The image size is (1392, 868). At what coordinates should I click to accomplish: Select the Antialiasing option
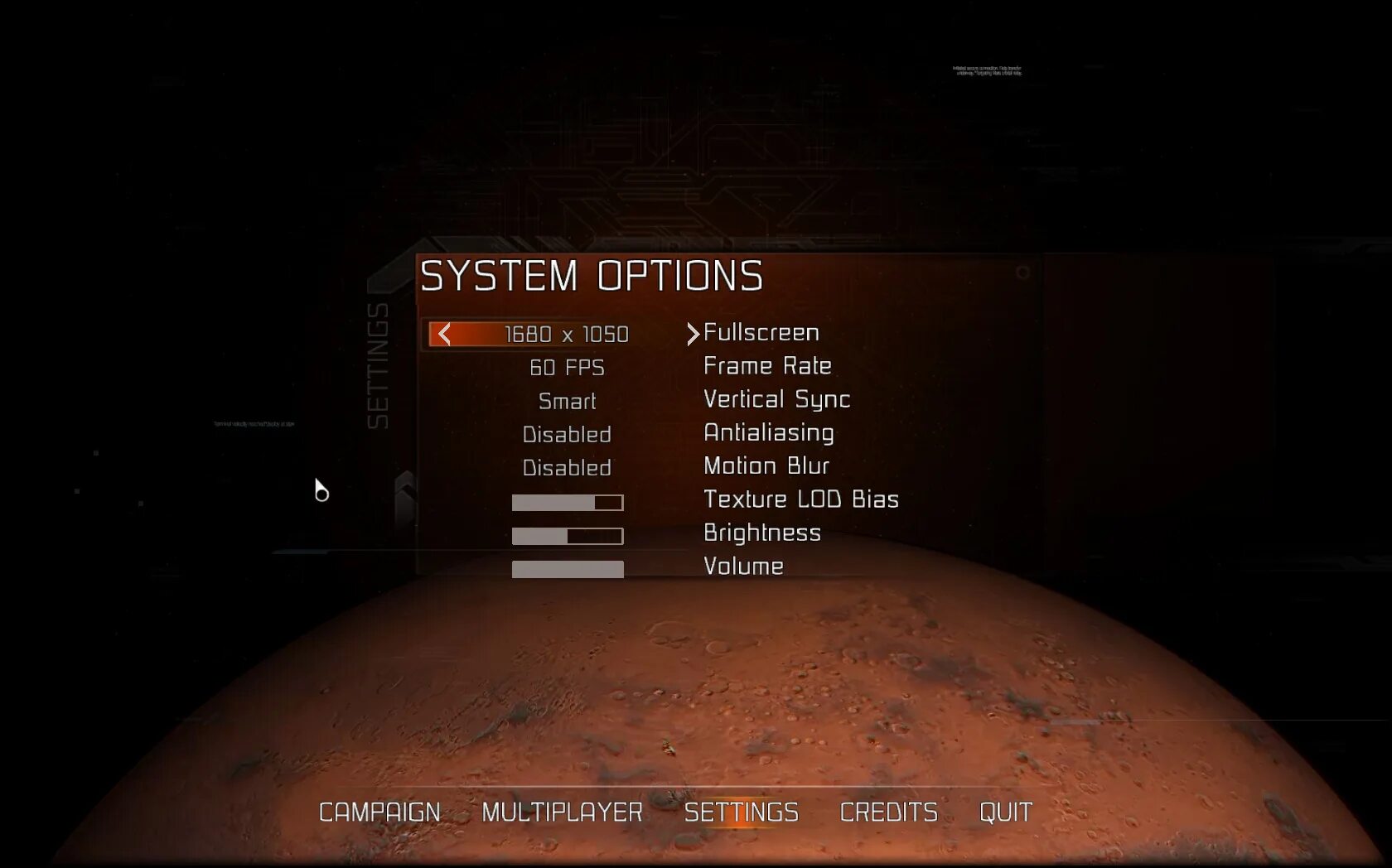(x=768, y=432)
